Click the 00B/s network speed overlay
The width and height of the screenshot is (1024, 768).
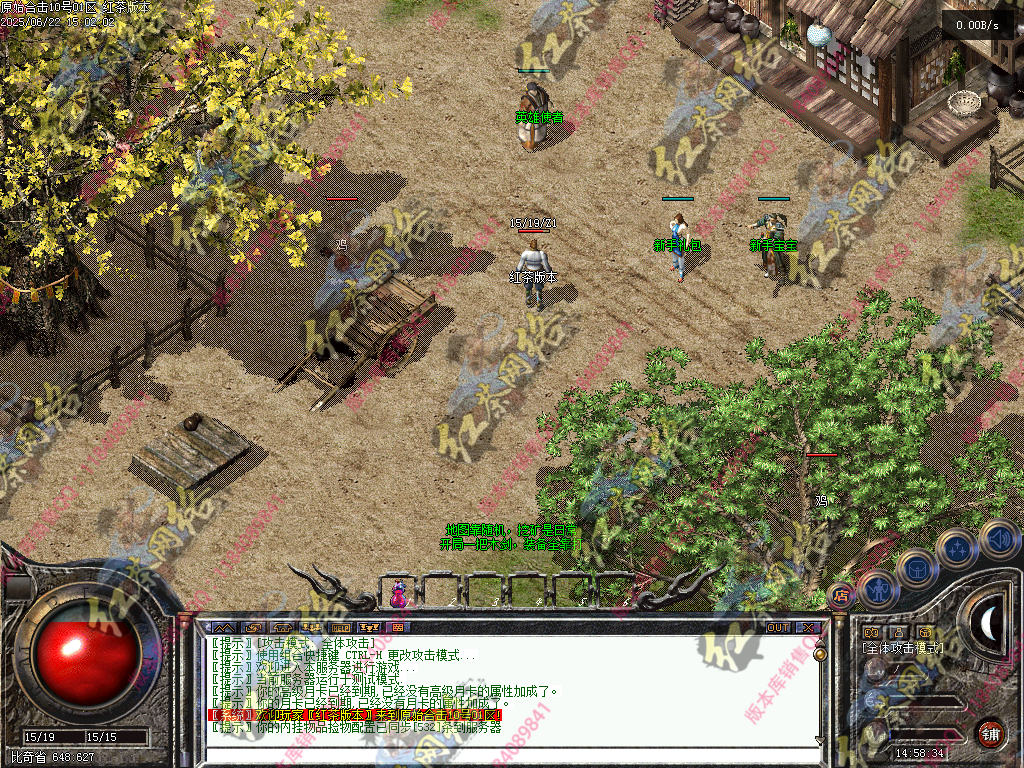pyautogui.click(x=977, y=26)
